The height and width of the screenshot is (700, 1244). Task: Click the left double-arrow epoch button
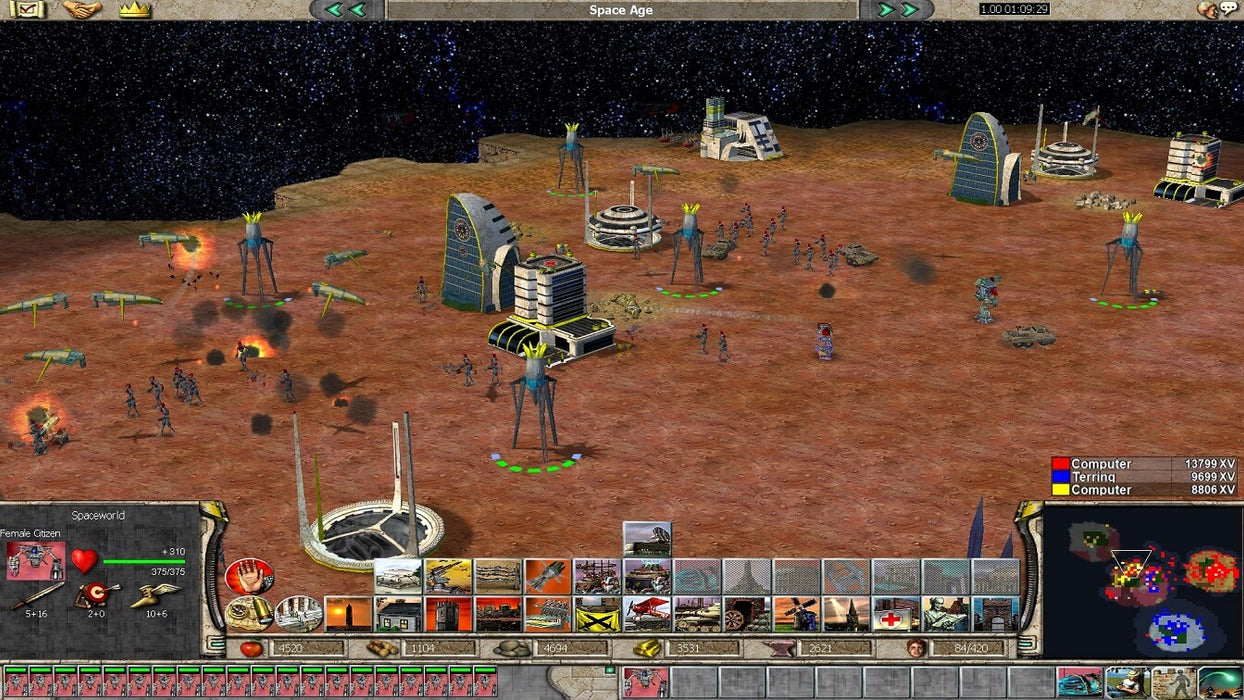coord(346,10)
